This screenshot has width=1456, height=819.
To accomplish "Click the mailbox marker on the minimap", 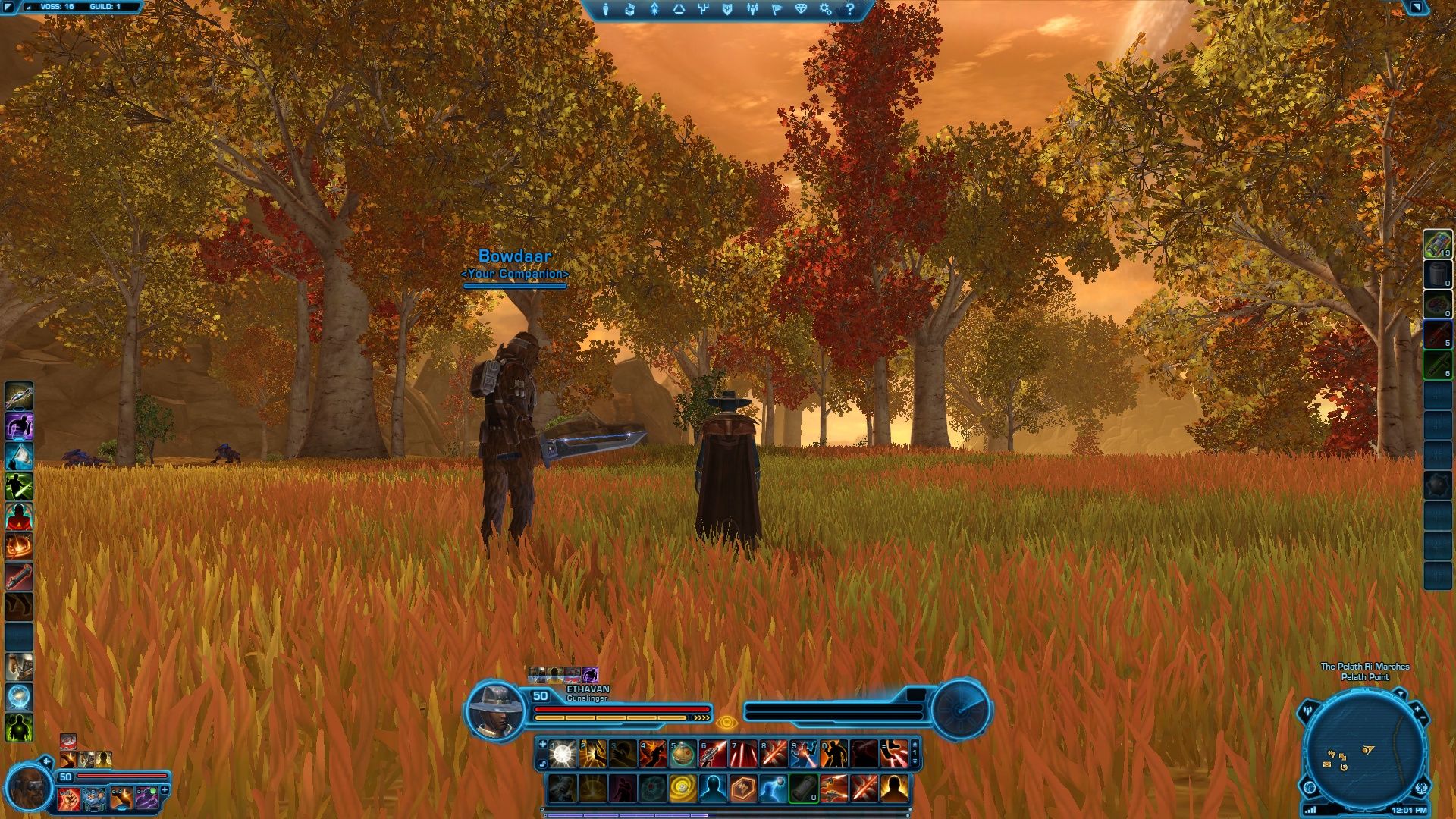I will (x=1327, y=764).
